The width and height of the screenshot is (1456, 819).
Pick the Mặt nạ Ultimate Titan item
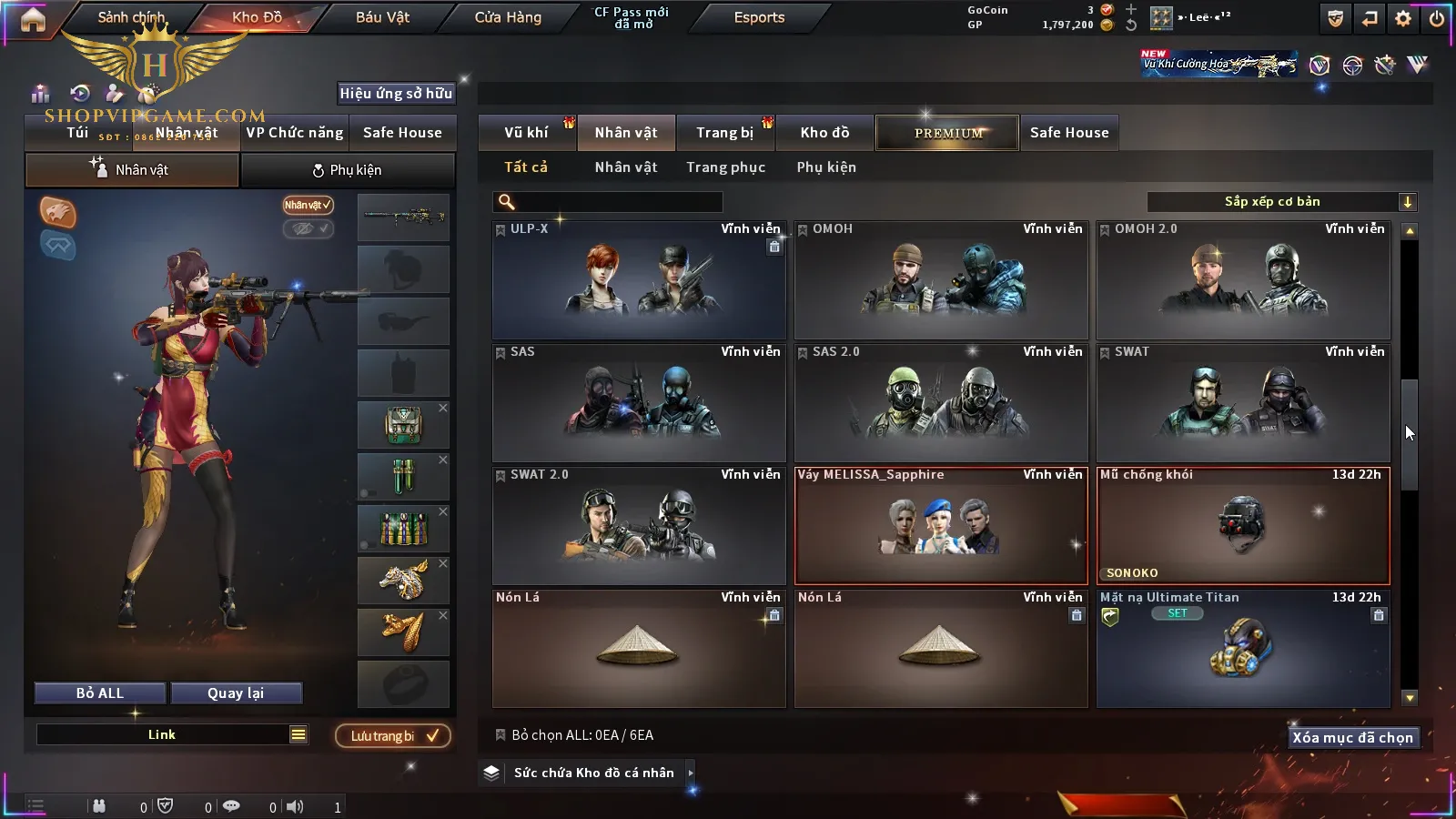click(1243, 649)
